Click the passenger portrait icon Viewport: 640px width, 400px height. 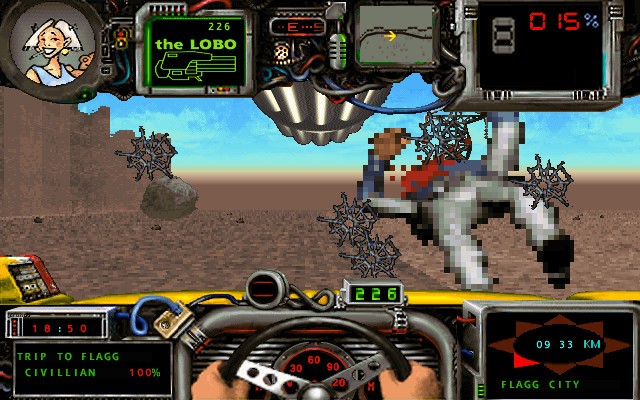[x=54, y=45]
